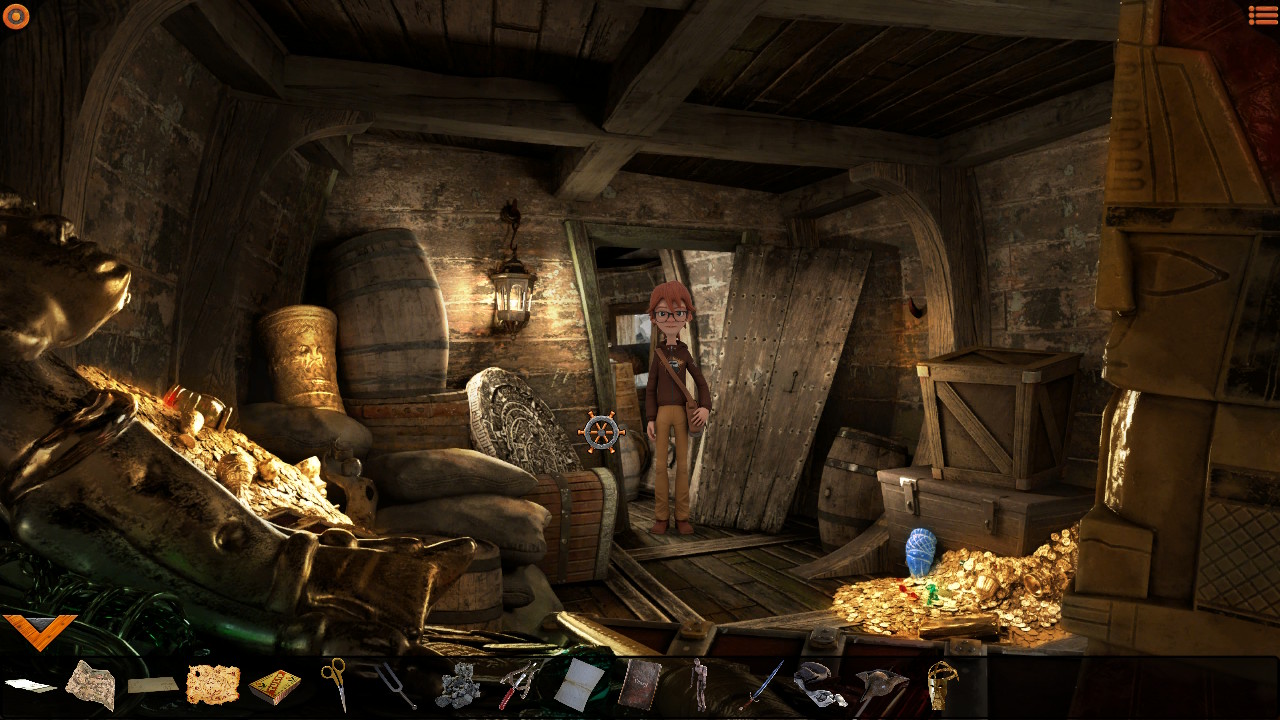Select the crumpled map in inventory
Screen dimensions: 1280x720
coord(90,685)
